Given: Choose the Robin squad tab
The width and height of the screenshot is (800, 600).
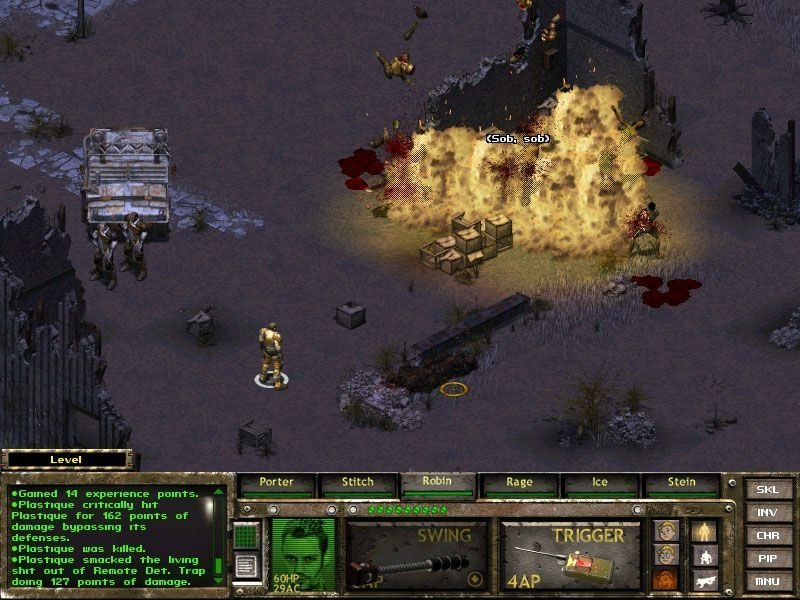Looking at the screenshot, I should click(x=438, y=482).
